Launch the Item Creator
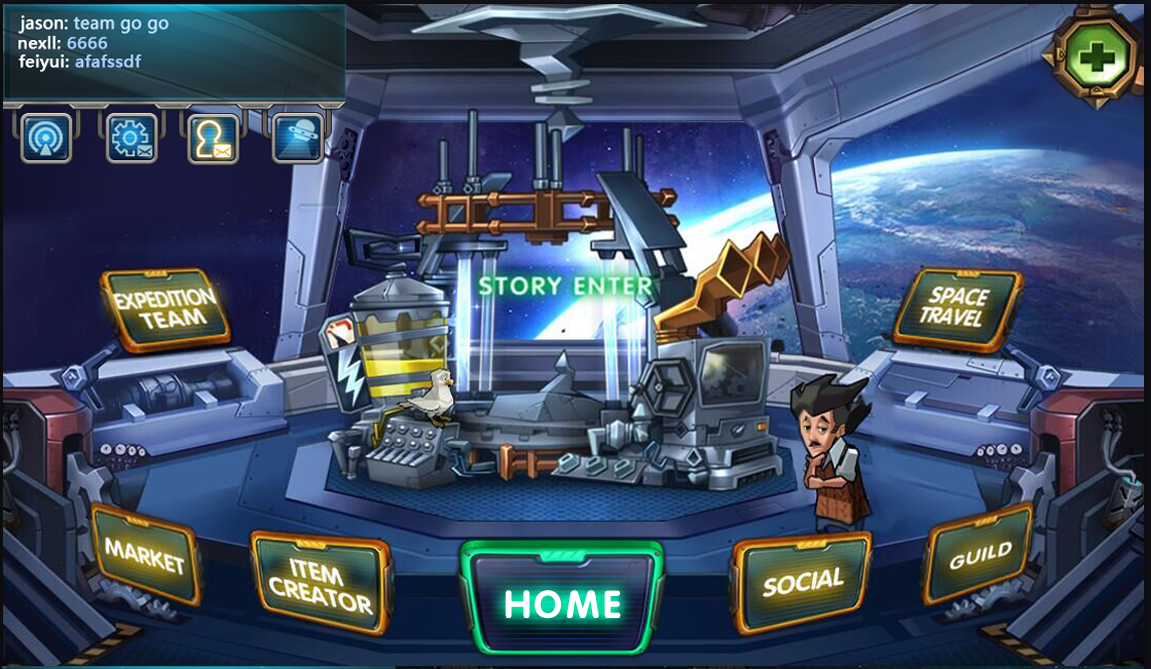Viewport: 1151px width, 669px height. click(320, 586)
